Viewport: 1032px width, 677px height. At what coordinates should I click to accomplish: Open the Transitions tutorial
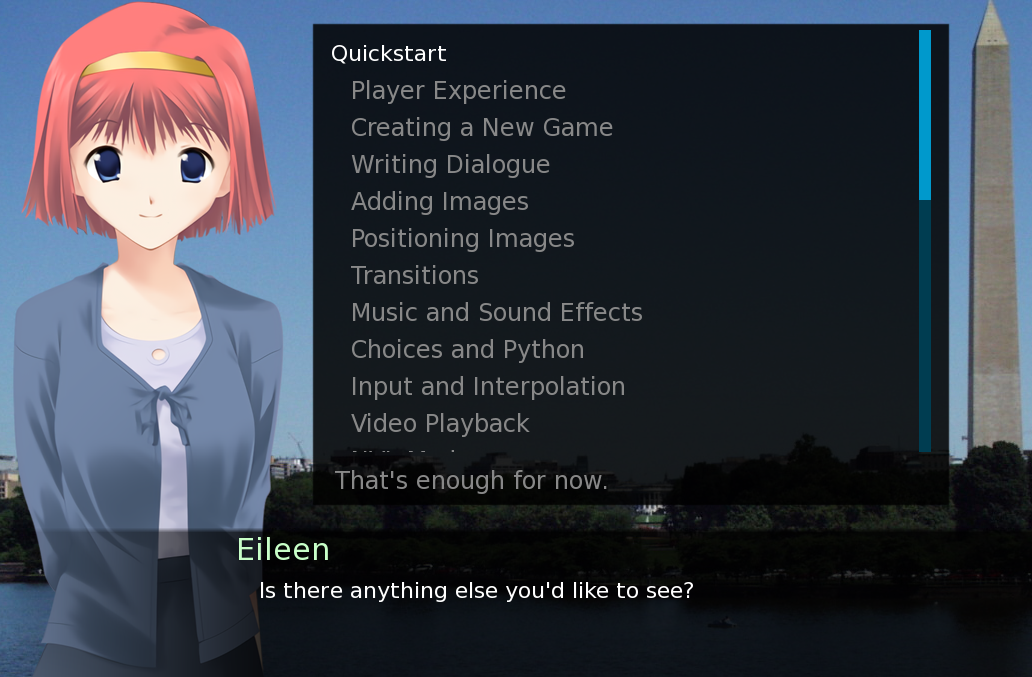click(x=414, y=276)
